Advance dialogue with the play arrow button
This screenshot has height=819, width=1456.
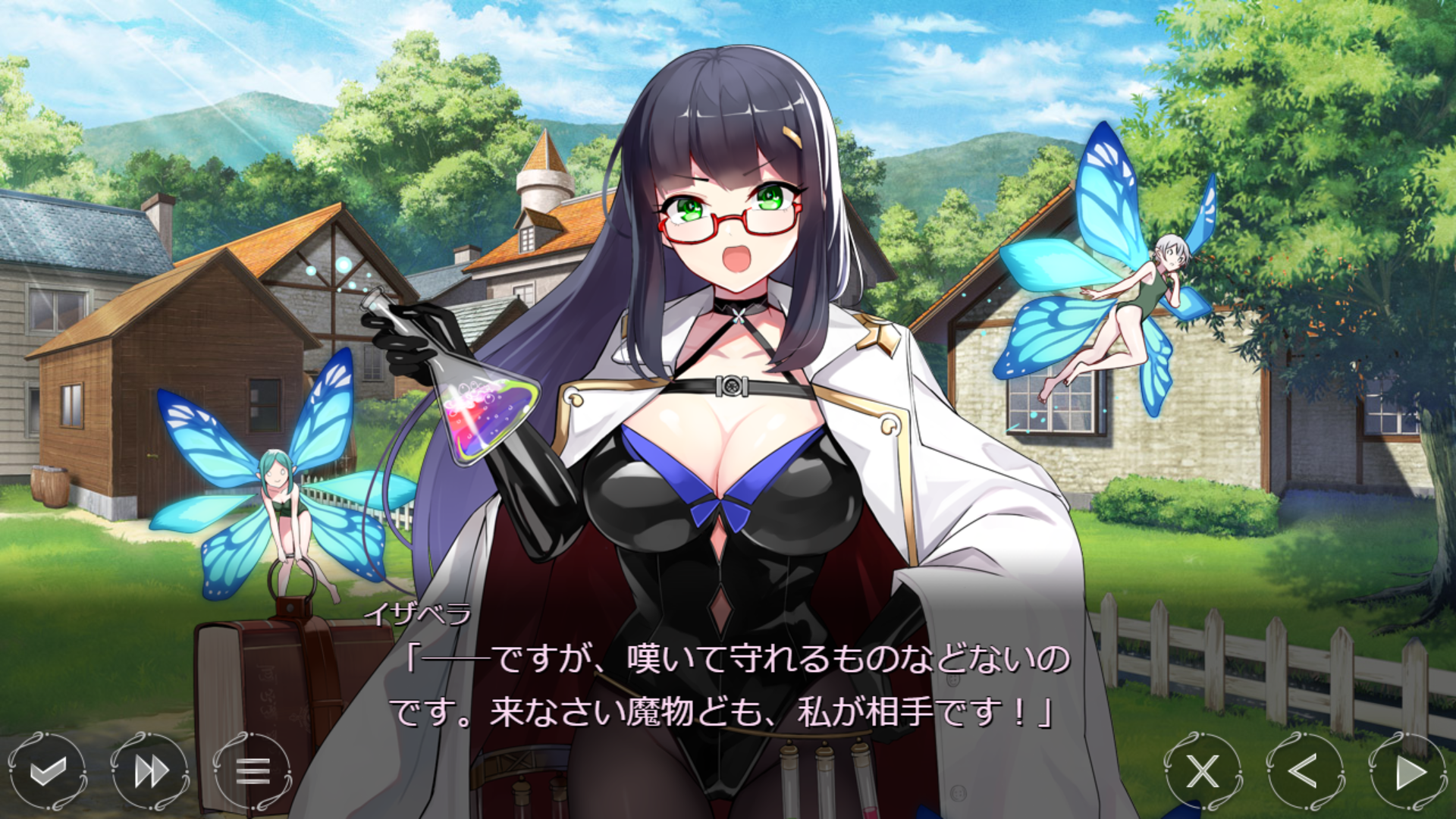coord(1408,771)
